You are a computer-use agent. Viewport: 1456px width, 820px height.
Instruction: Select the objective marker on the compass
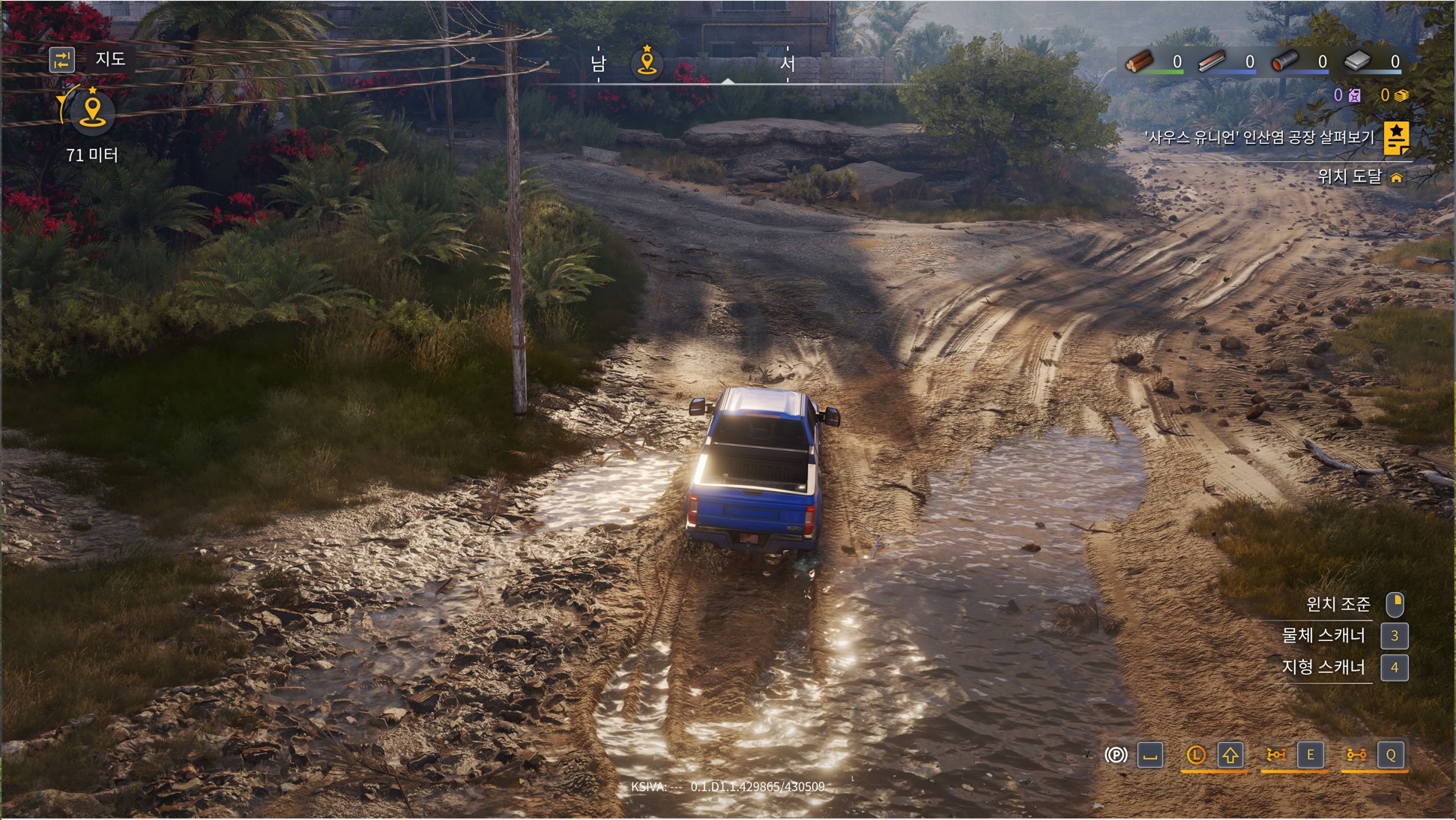pyautogui.click(x=647, y=62)
